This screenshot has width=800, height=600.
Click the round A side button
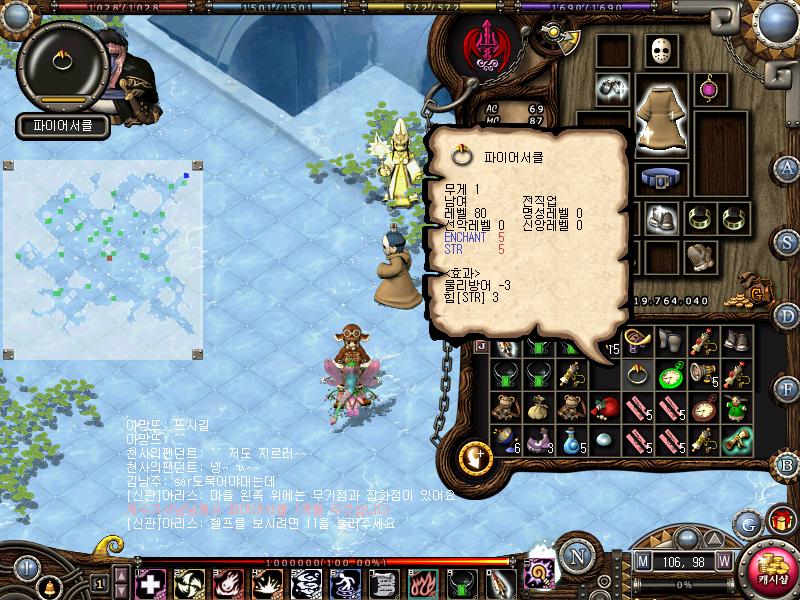pos(788,167)
